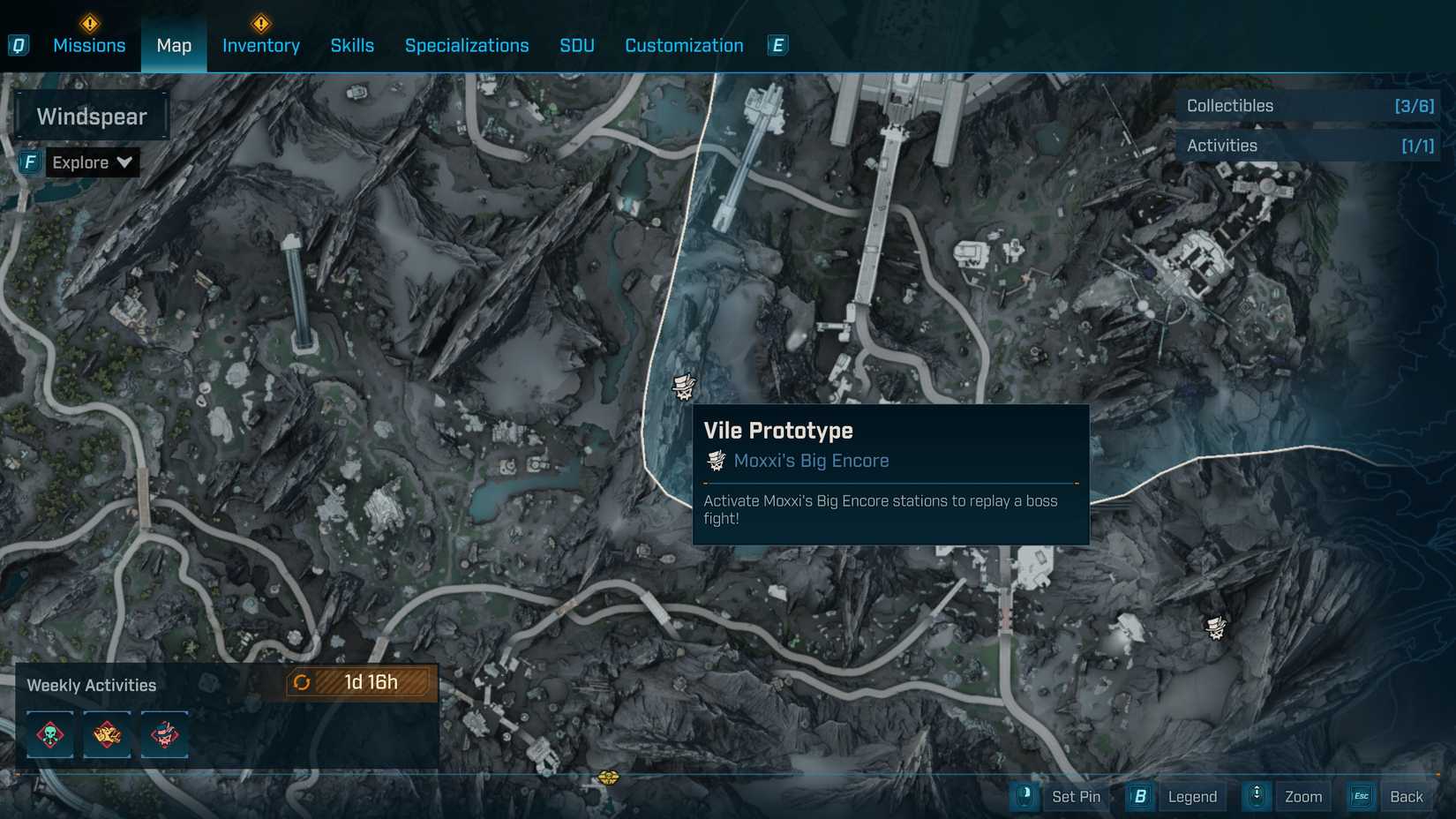Screen dimensions: 1456x819
Task: Switch to the Inventory tab
Action: tap(260, 45)
